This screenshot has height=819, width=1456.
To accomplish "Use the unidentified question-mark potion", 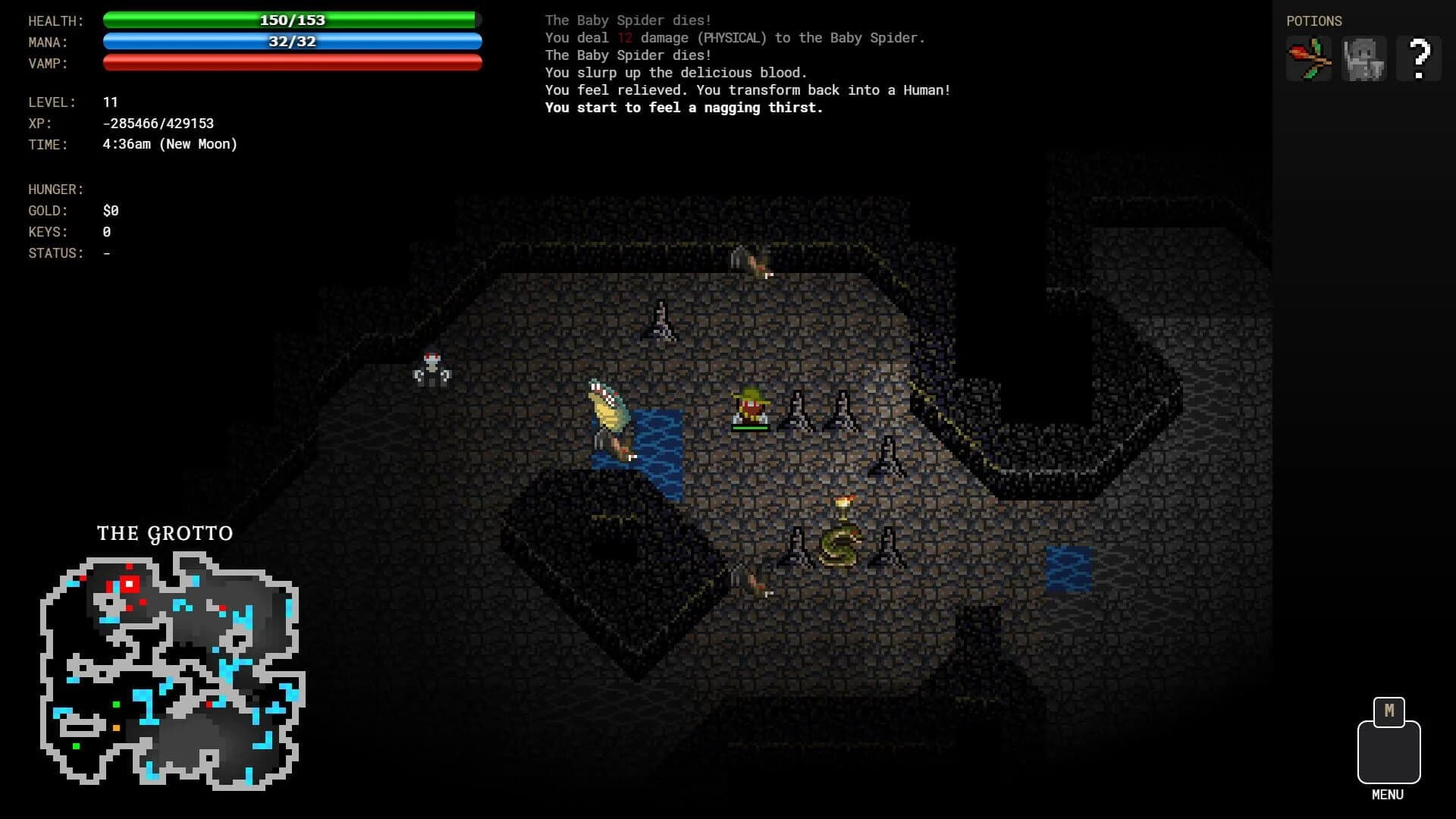I will coord(1420,58).
